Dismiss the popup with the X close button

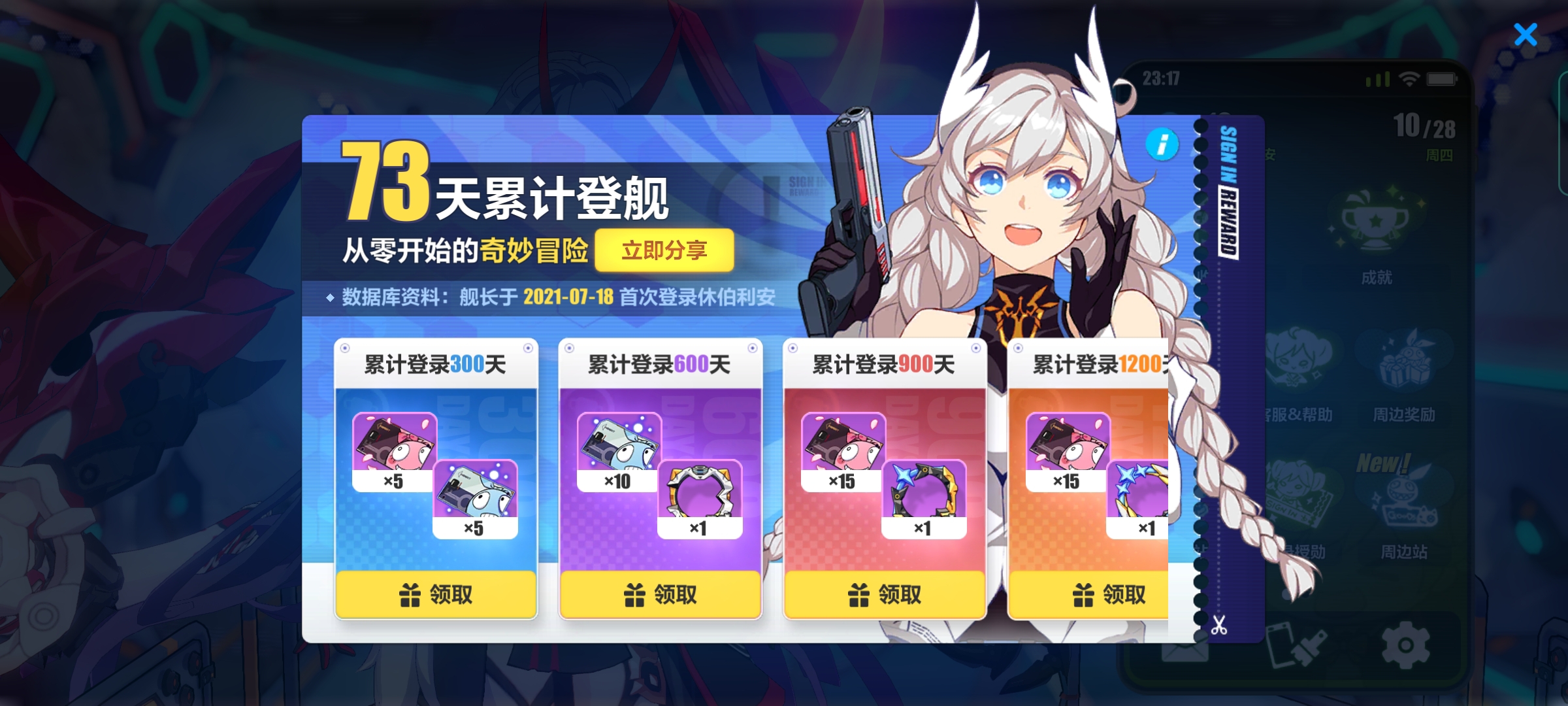[x=1526, y=34]
